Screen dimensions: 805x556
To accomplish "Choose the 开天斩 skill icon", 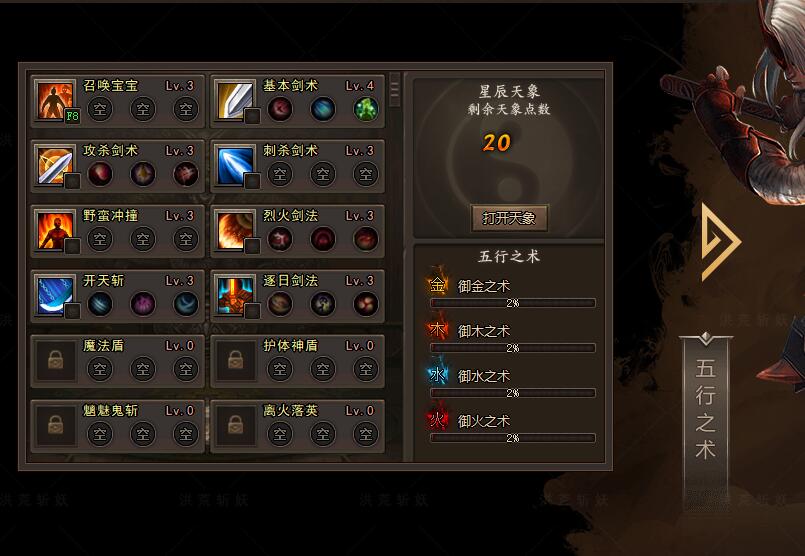I will point(56,295).
